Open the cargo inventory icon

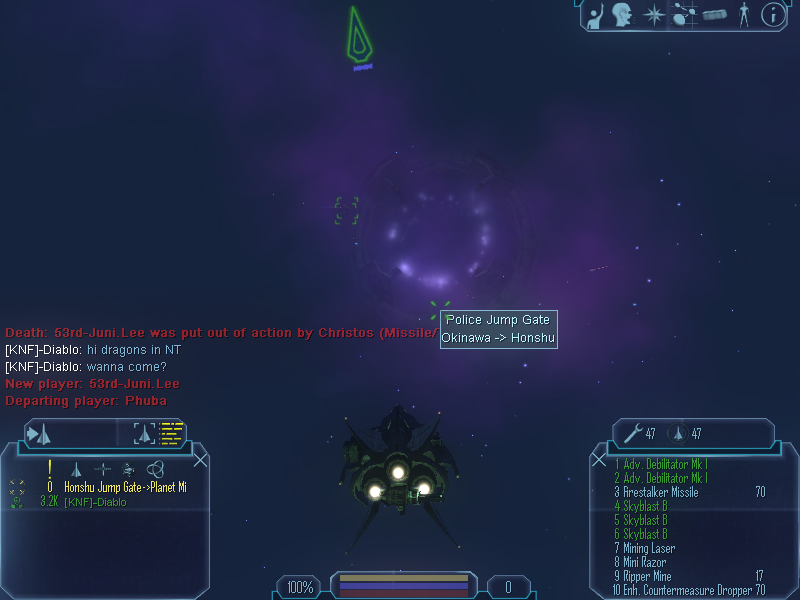coord(713,14)
